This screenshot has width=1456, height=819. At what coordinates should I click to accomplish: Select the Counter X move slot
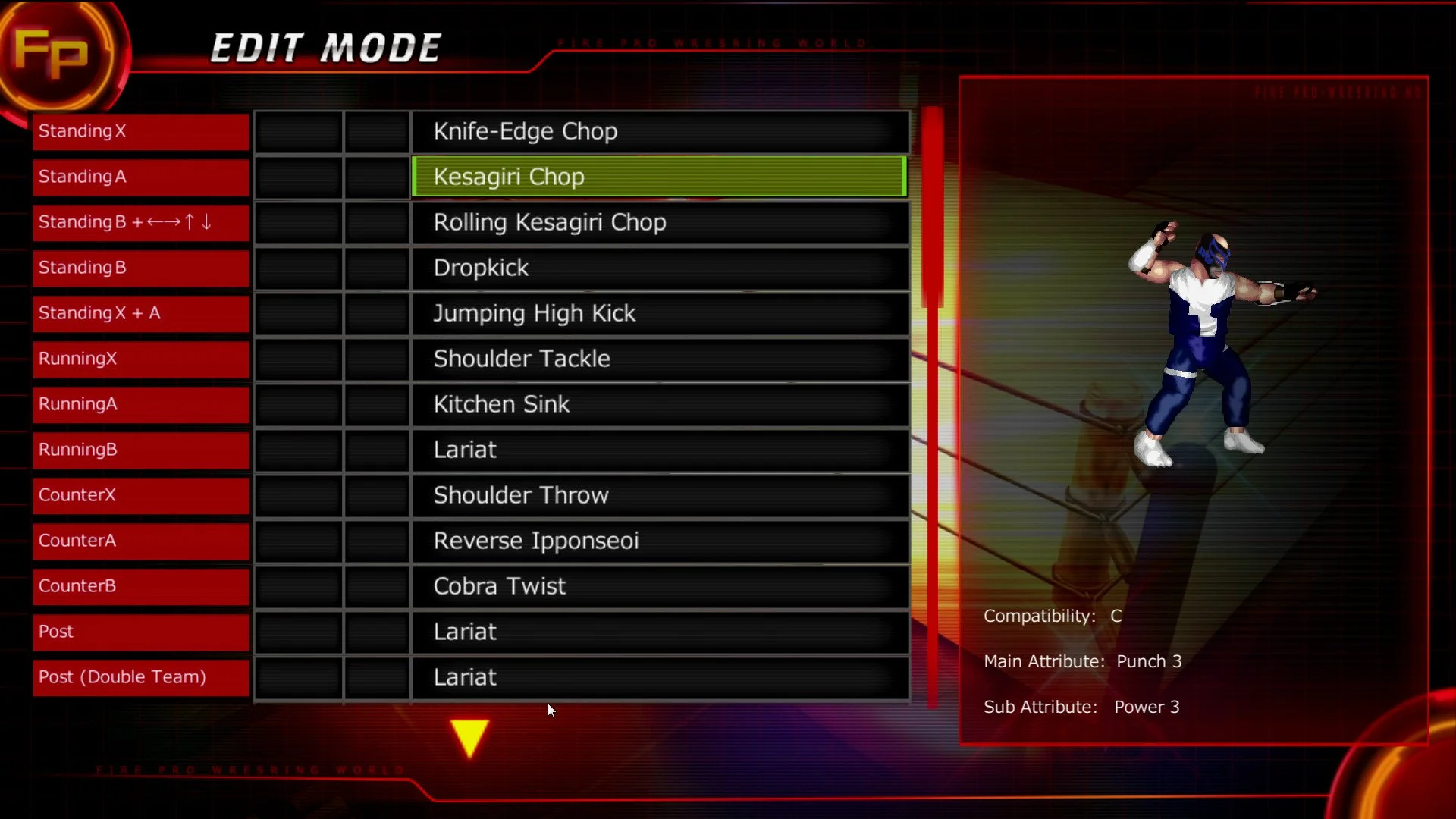[x=140, y=495]
